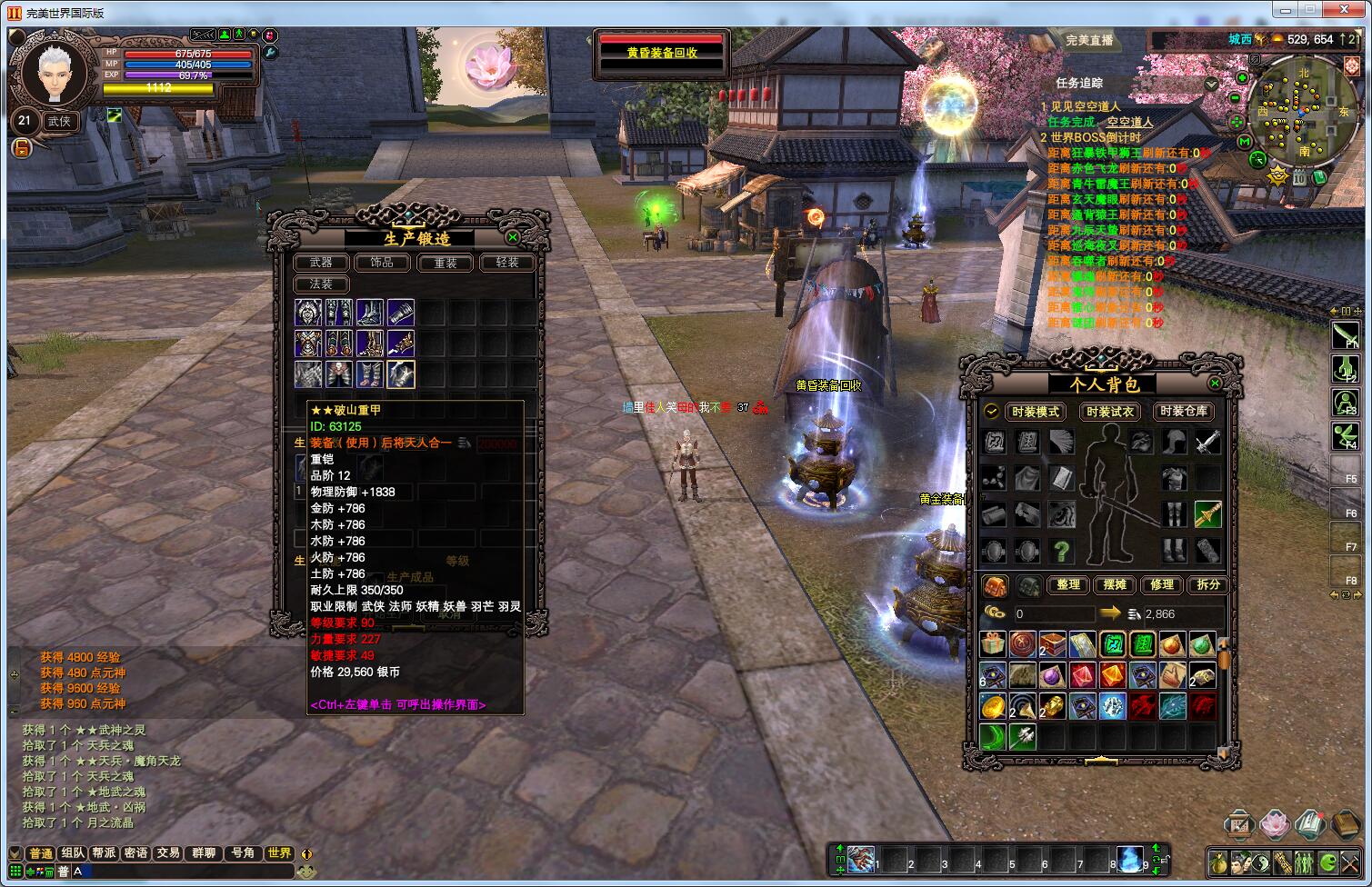Click the 修理 repair button

point(1161,585)
